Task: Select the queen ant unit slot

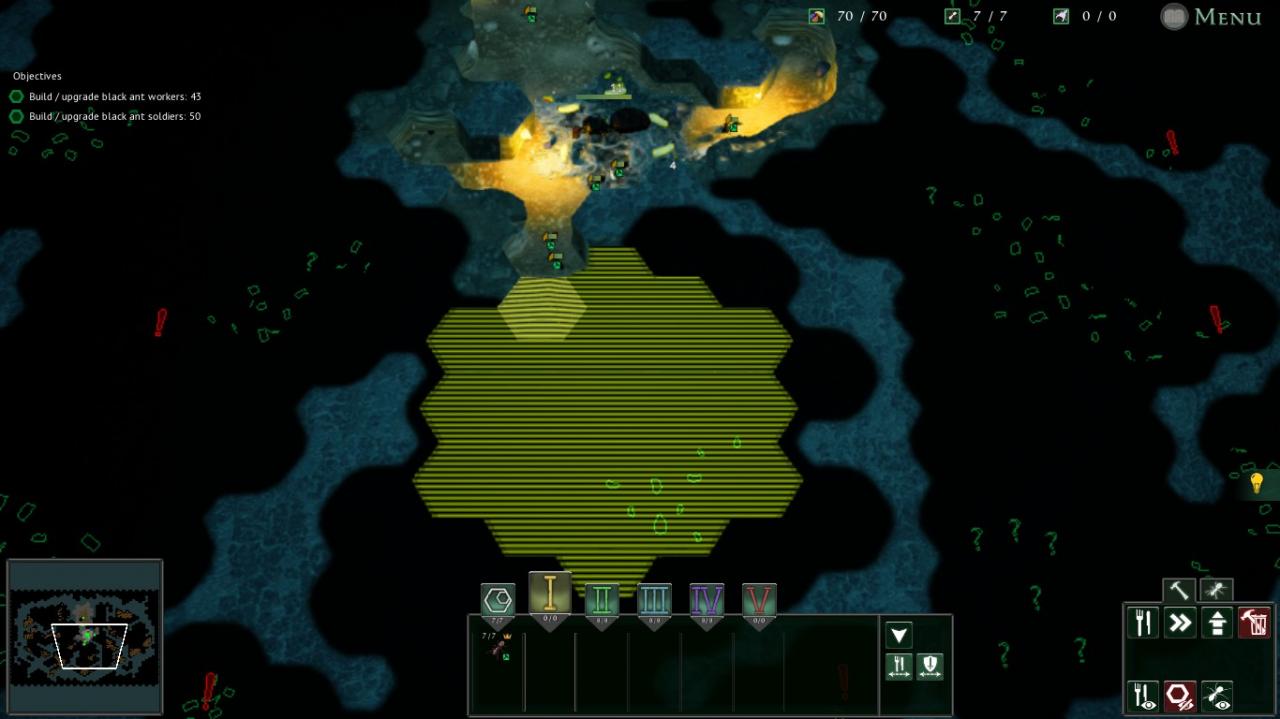Action: click(x=497, y=648)
